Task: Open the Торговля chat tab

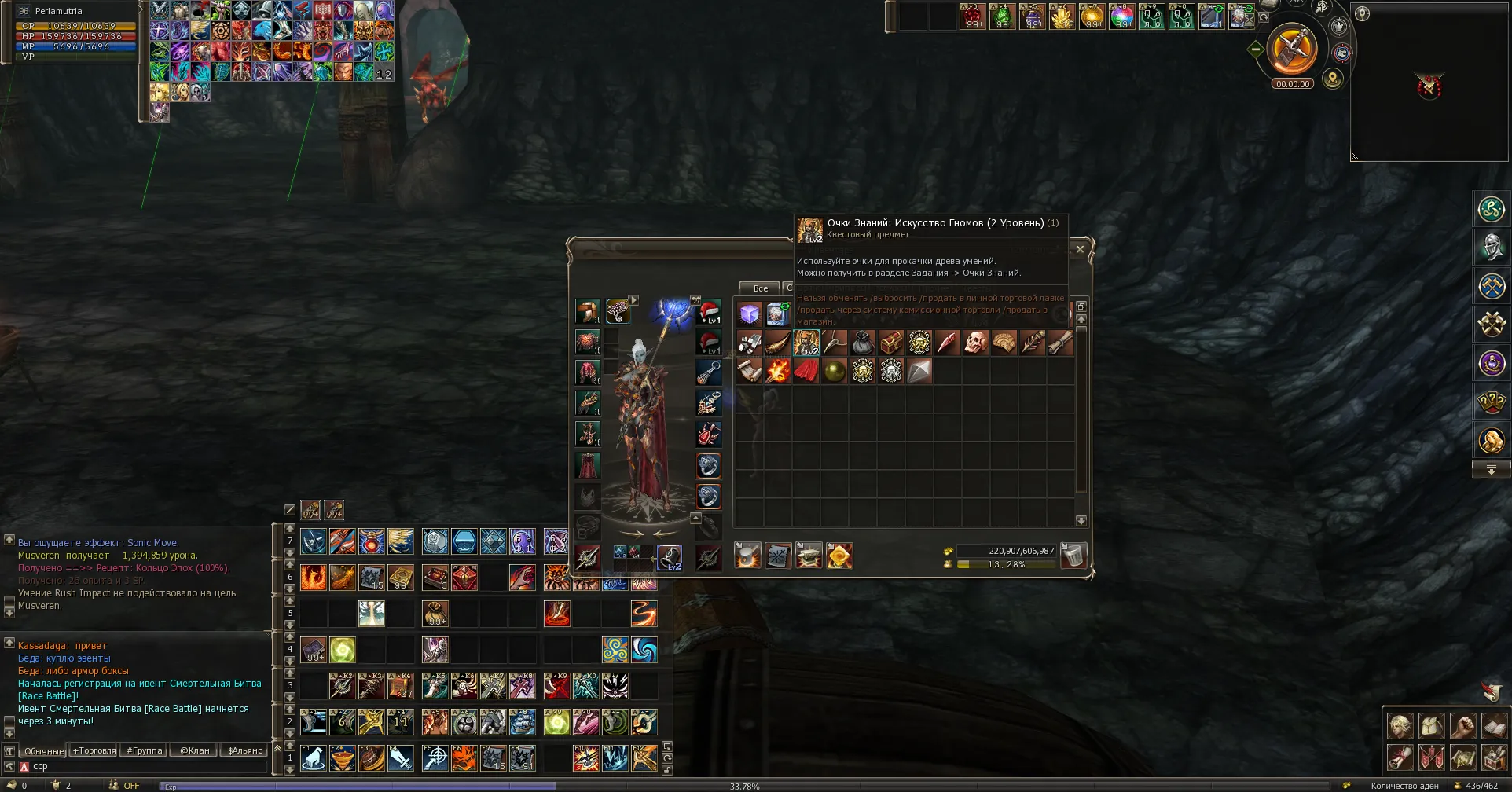Action: (94, 750)
